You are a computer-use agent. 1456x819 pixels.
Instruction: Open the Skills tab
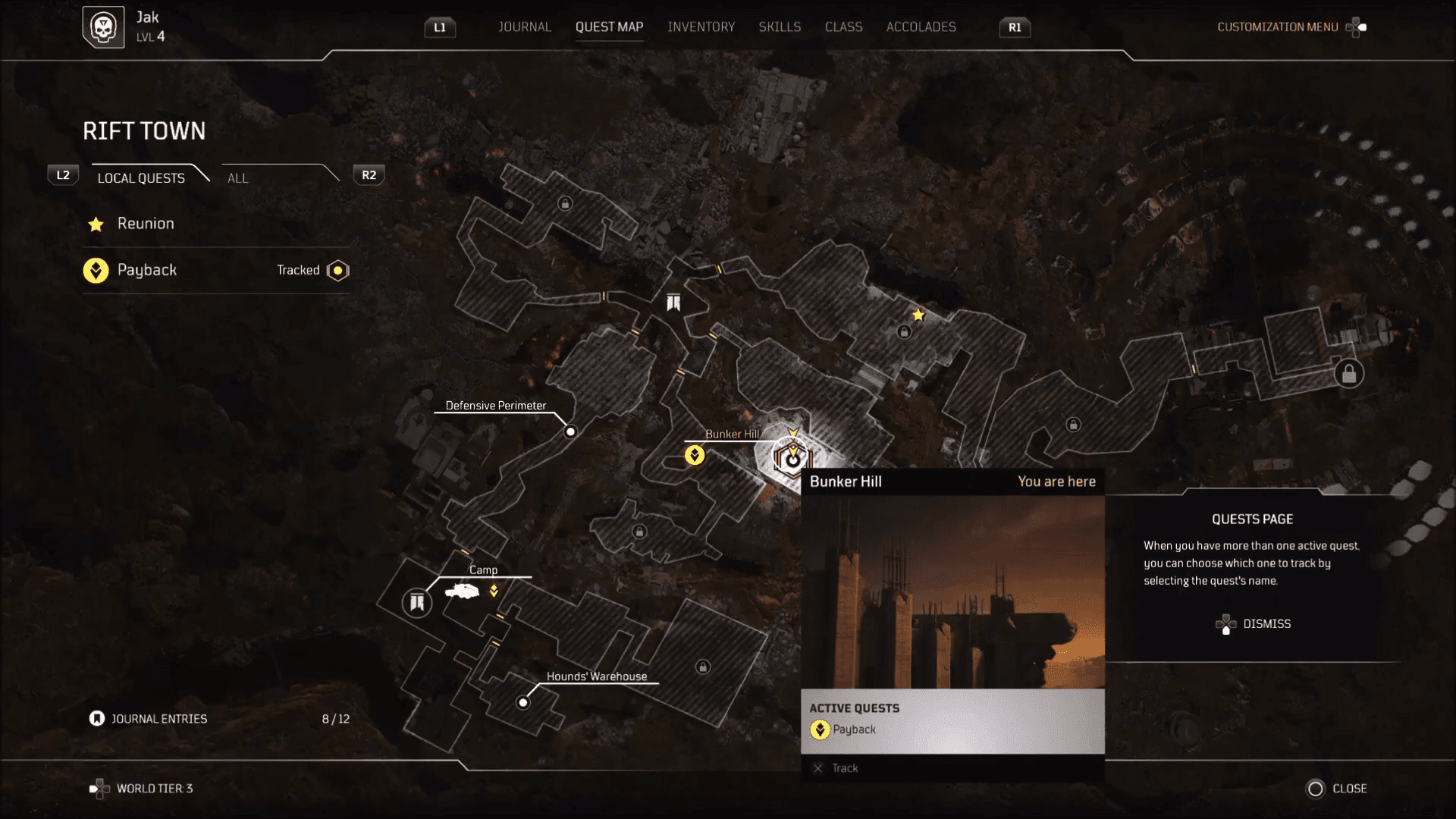click(780, 27)
